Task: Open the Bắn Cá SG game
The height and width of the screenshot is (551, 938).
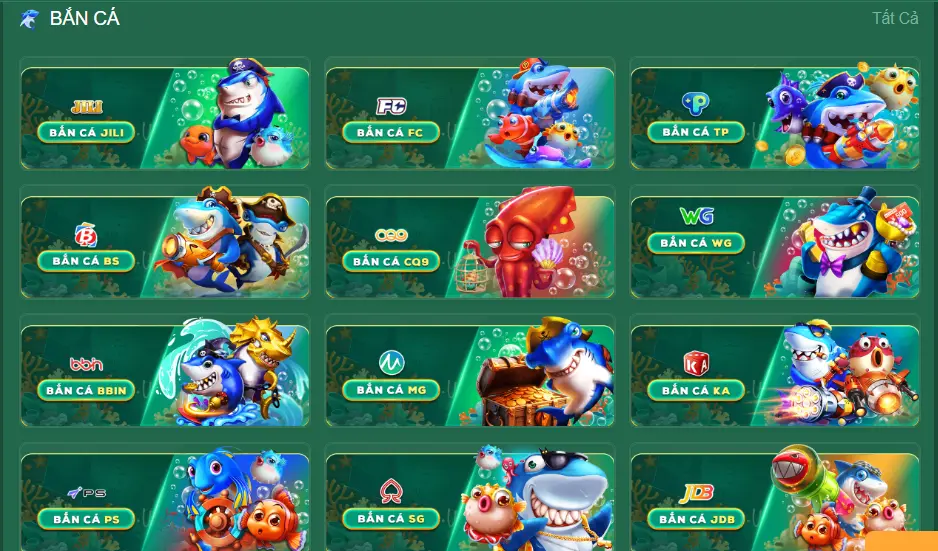Action: point(391,519)
